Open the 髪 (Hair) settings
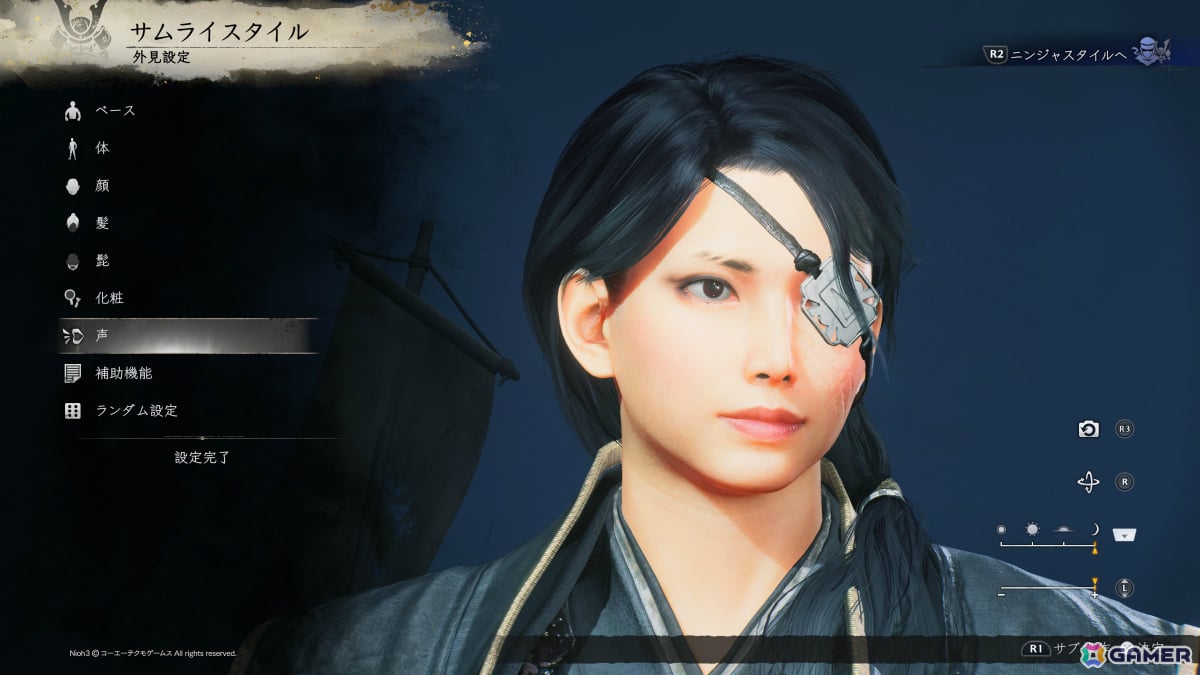This screenshot has height=675, width=1200. [x=103, y=223]
